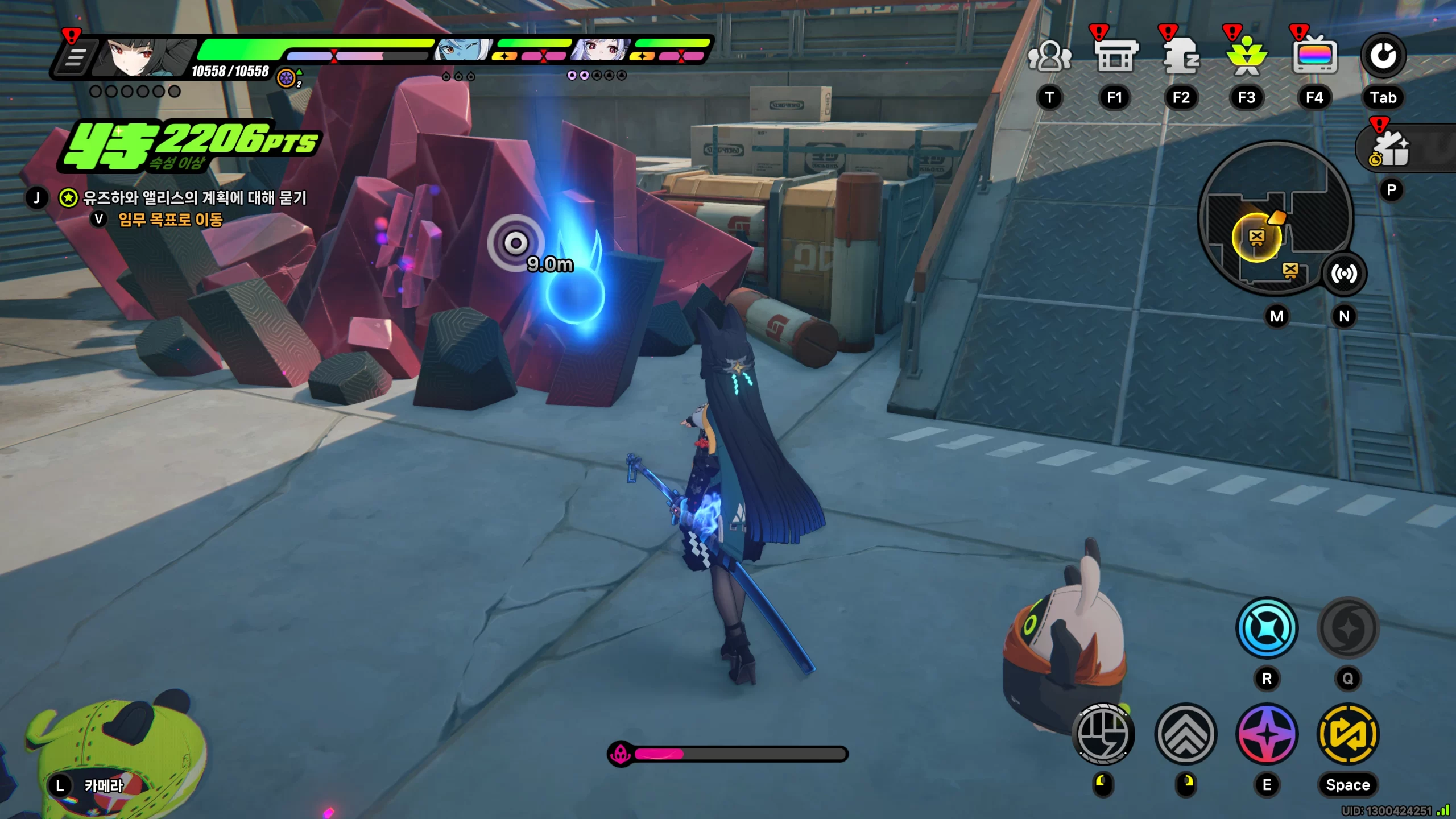Select the tracked quest objective text
The height and width of the screenshot is (819, 1456).
tap(195, 198)
